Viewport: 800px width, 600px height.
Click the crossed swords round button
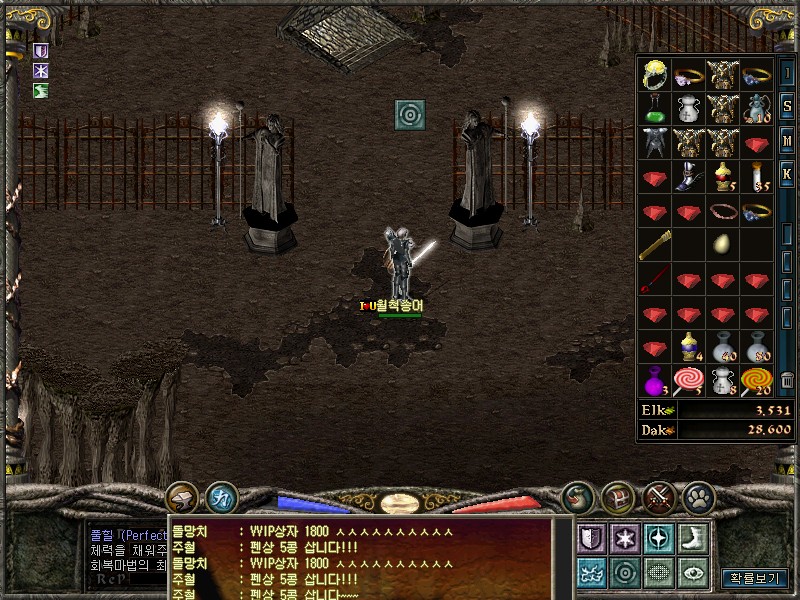pyautogui.click(x=658, y=496)
